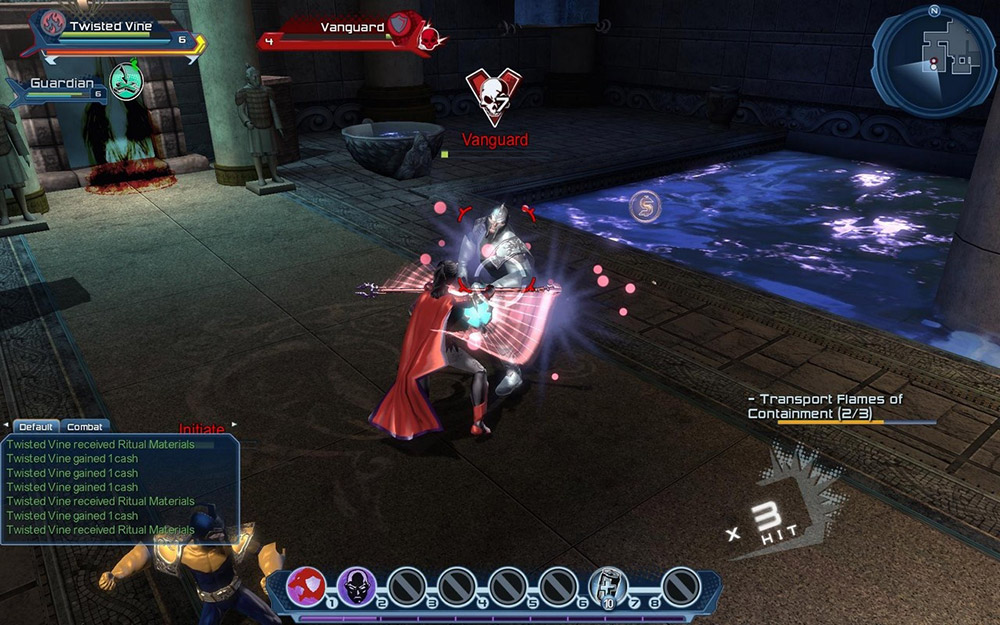This screenshot has width=1000, height=625.
Task: Open the Transport Flames of Containment objective
Action: [824, 406]
